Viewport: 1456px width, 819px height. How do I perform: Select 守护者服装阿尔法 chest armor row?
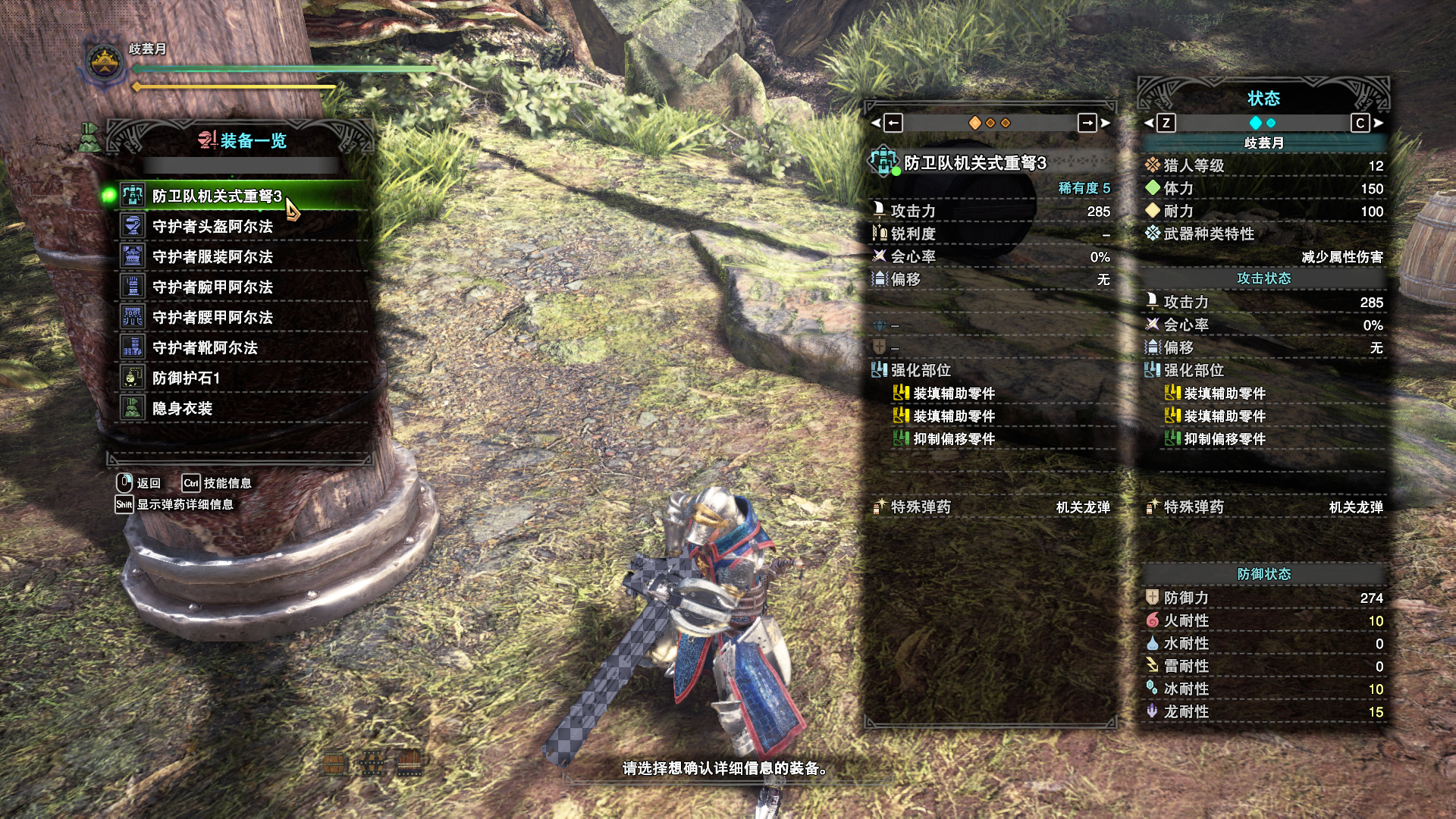point(212,257)
